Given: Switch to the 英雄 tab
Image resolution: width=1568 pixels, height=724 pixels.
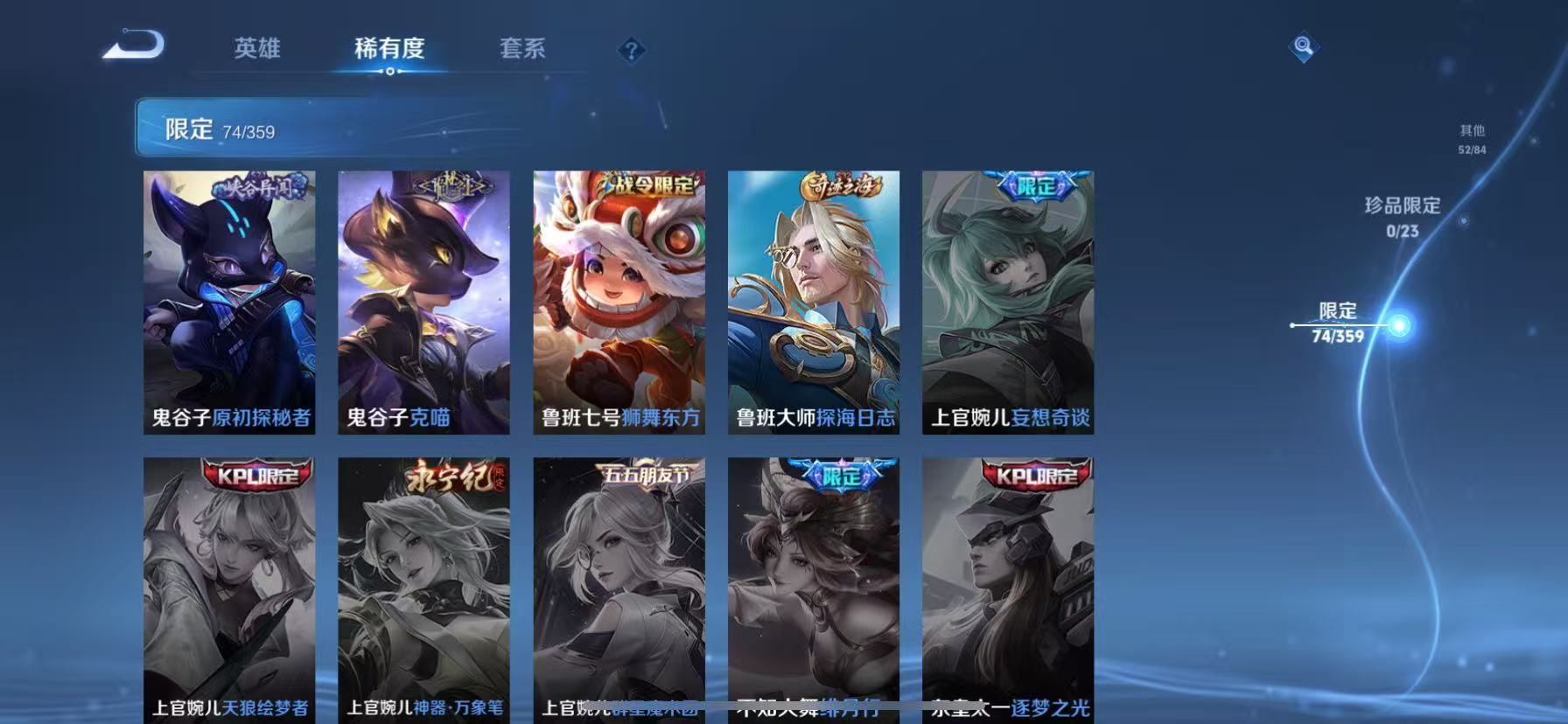Looking at the screenshot, I should [255, 50].
